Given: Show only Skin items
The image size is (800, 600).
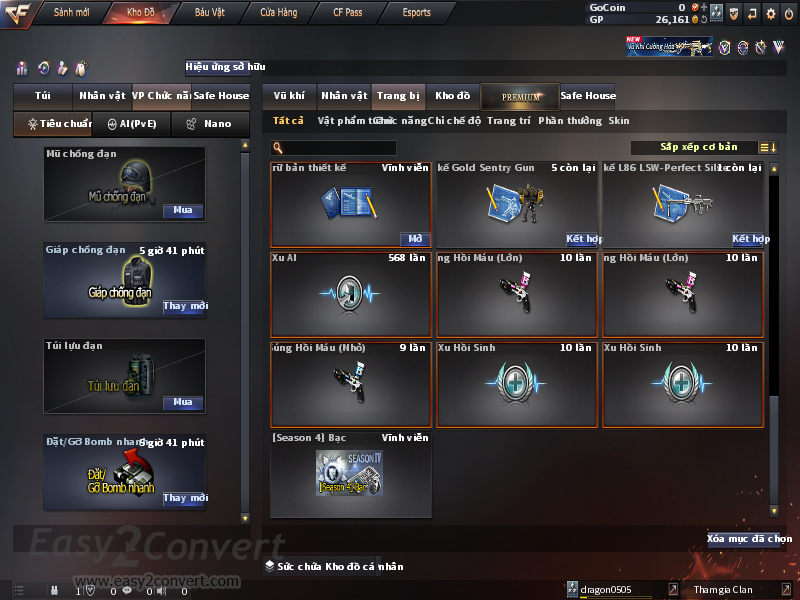Looking at the screenshot, I should click(619, 121).
